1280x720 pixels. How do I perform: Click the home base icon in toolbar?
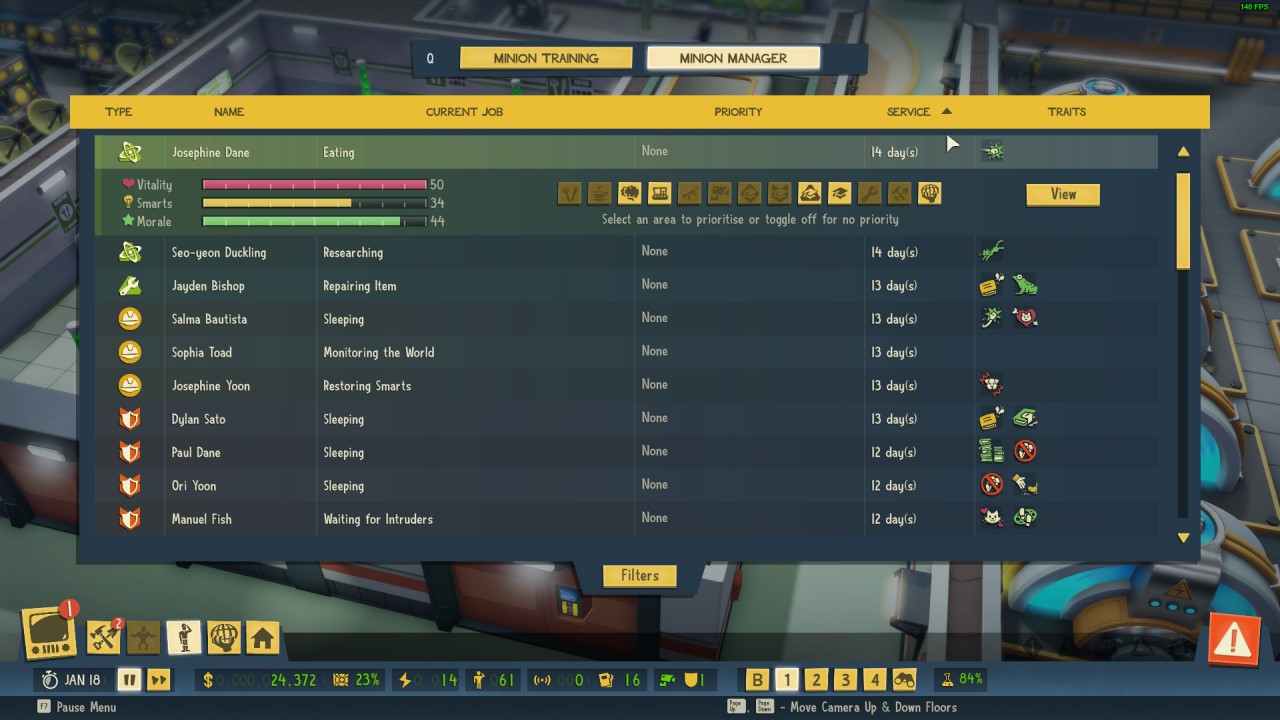tap(262, 637)
